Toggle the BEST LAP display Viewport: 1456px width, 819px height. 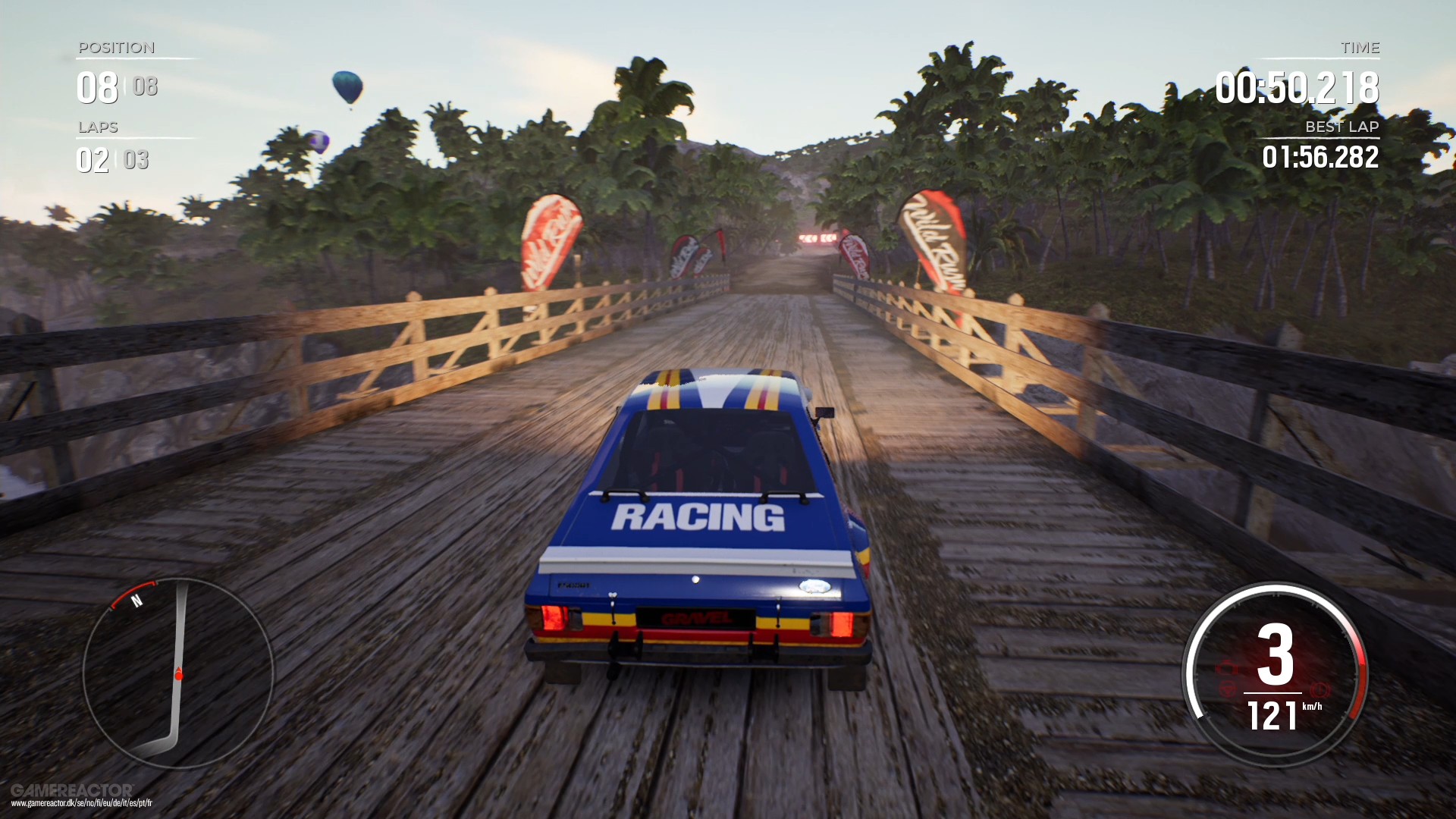[1341, 127]
